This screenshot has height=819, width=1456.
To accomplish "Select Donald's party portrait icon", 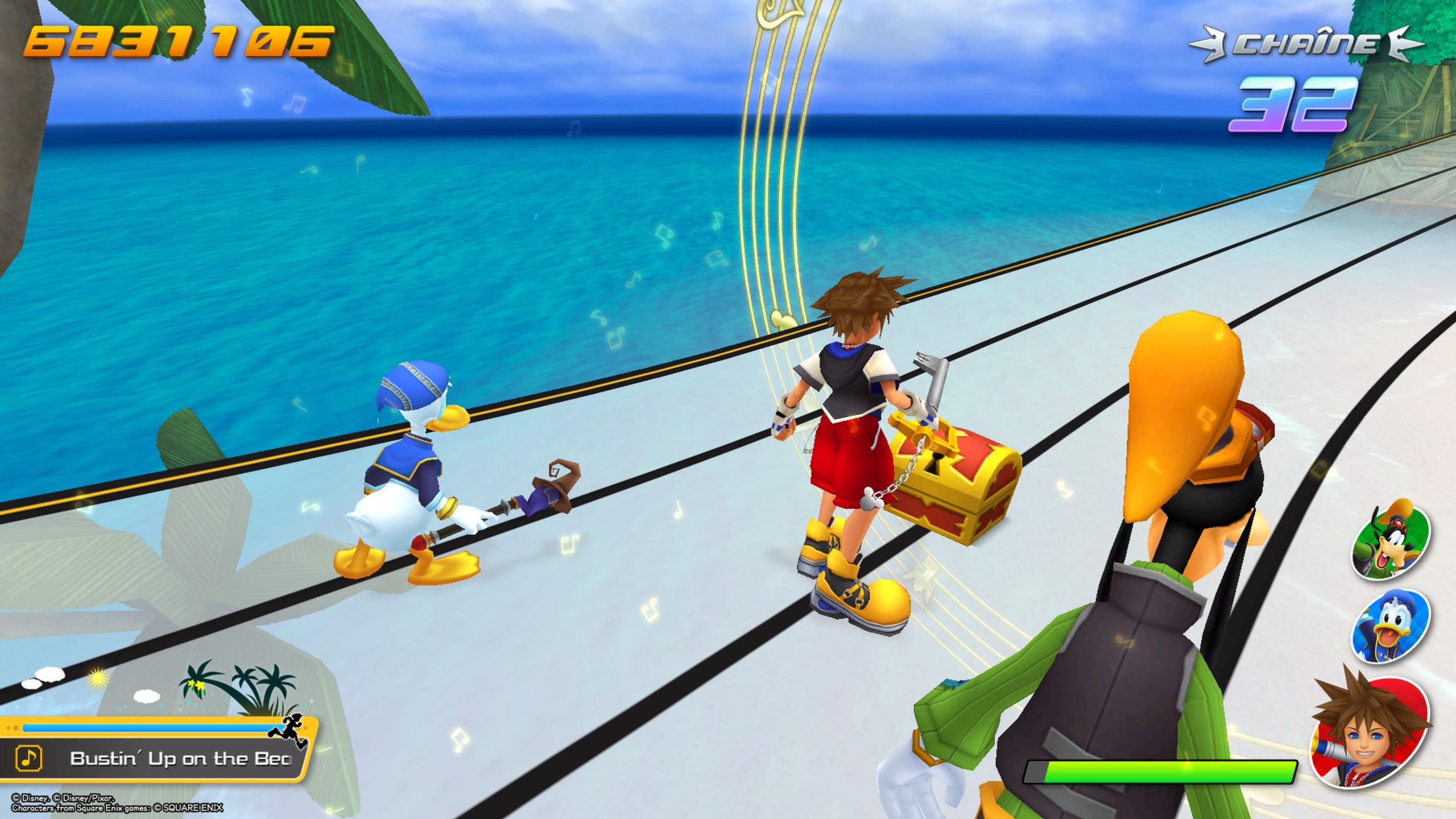I will click(x=1391, y=626).
